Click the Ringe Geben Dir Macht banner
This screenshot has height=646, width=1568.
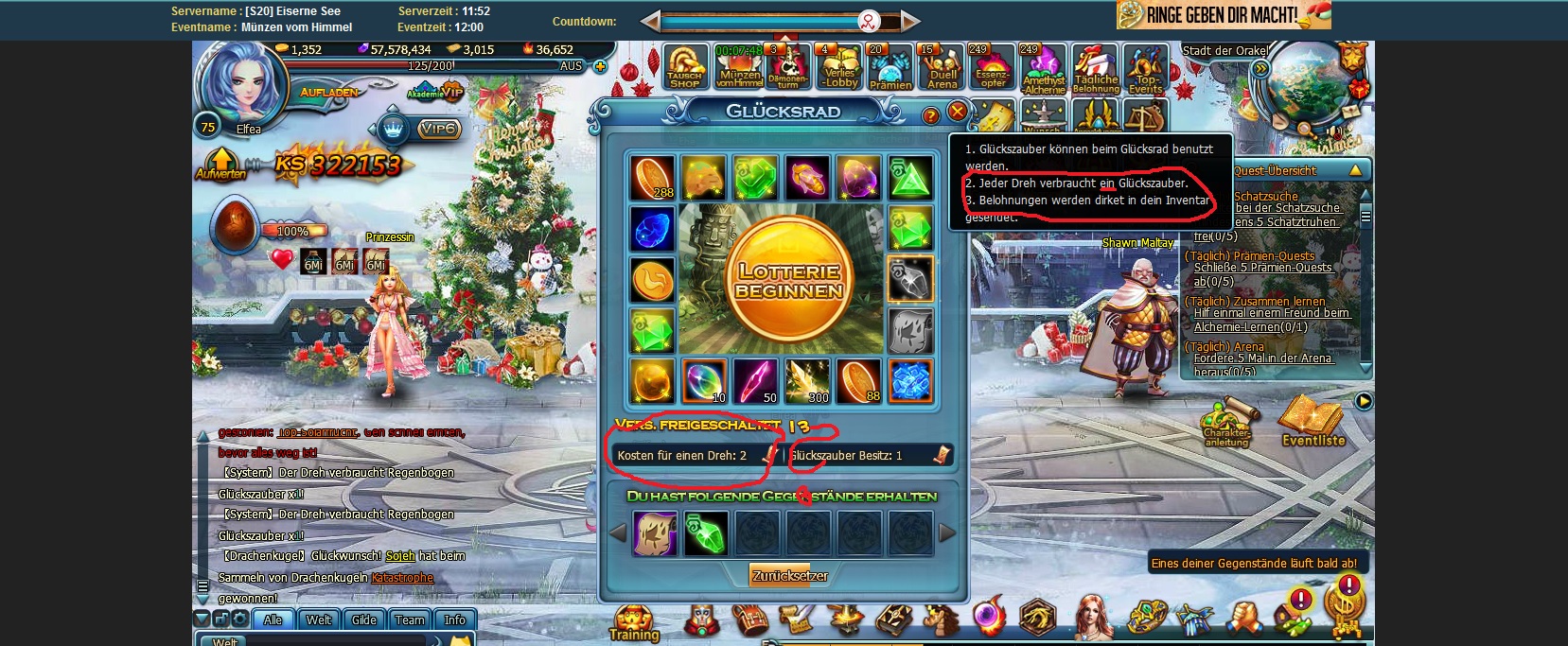[x=1223, y=15]
